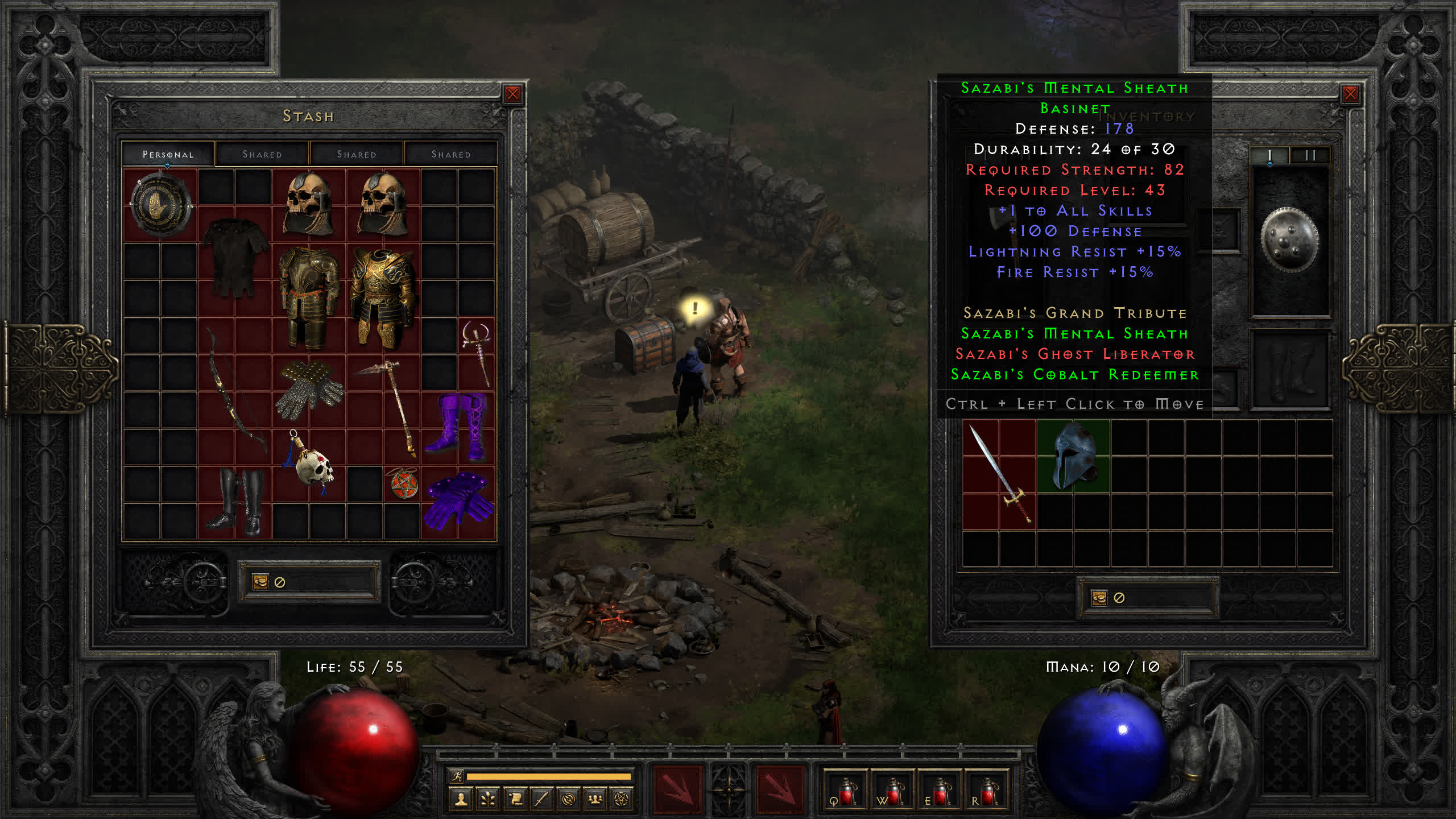Select the black leather boots in stash

pos(236,502)
